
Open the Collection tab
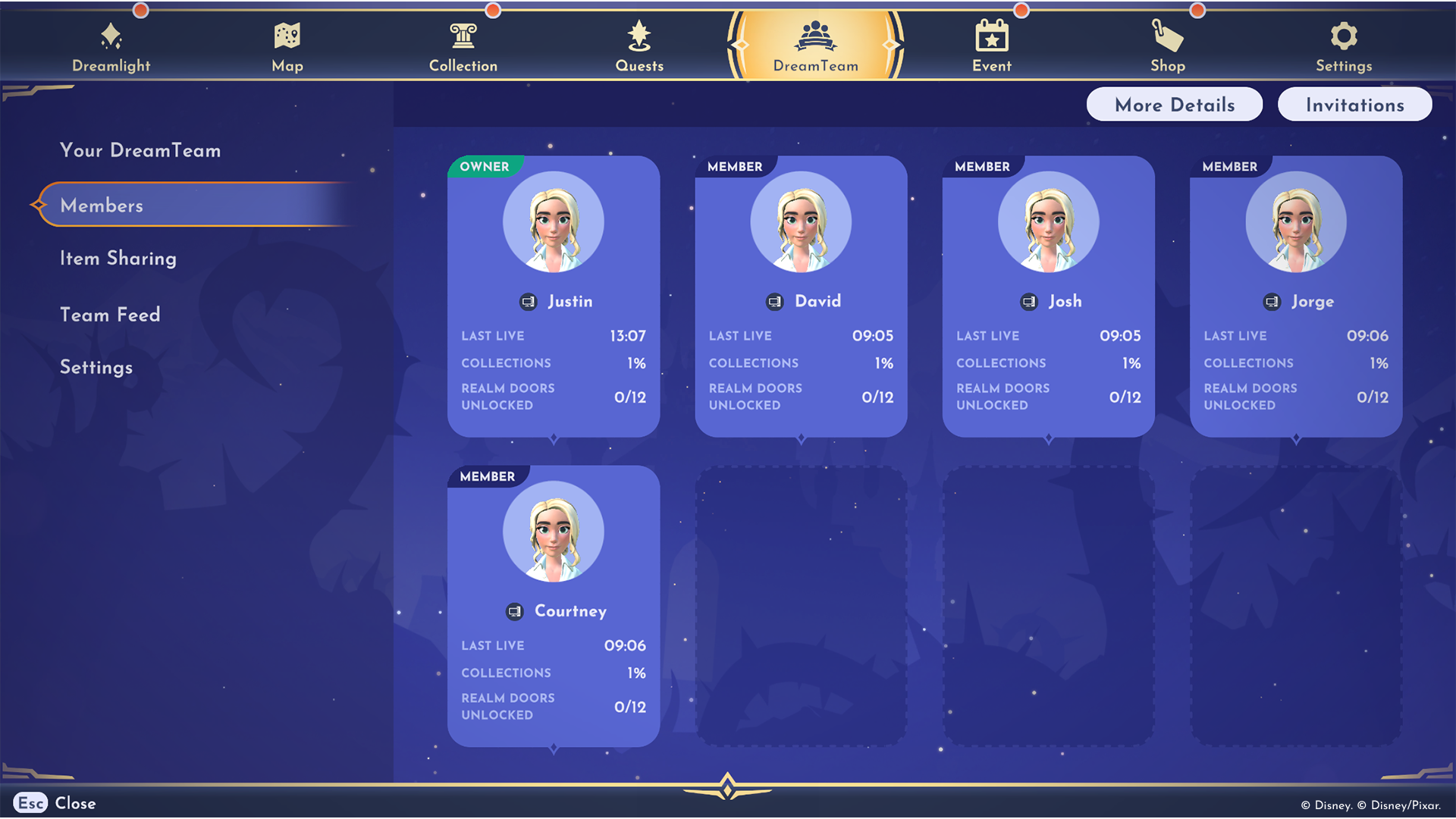(463, 45)
